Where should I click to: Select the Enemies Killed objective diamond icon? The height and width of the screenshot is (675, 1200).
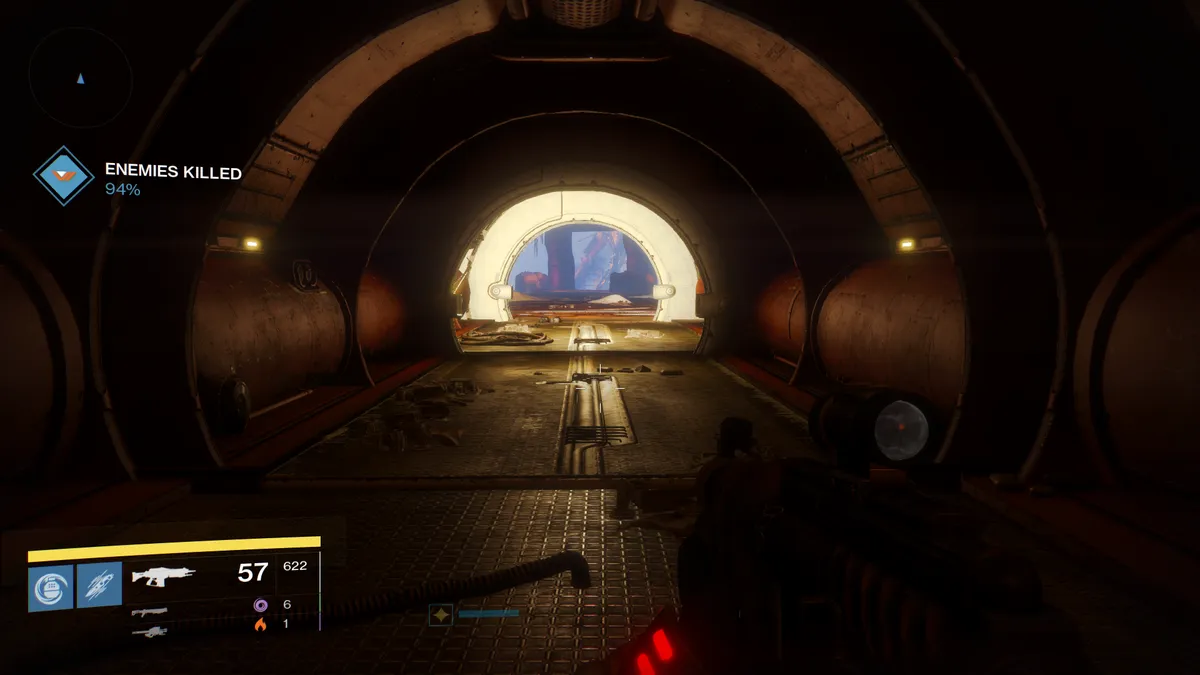pyautogui.click(x=64, y=176)
